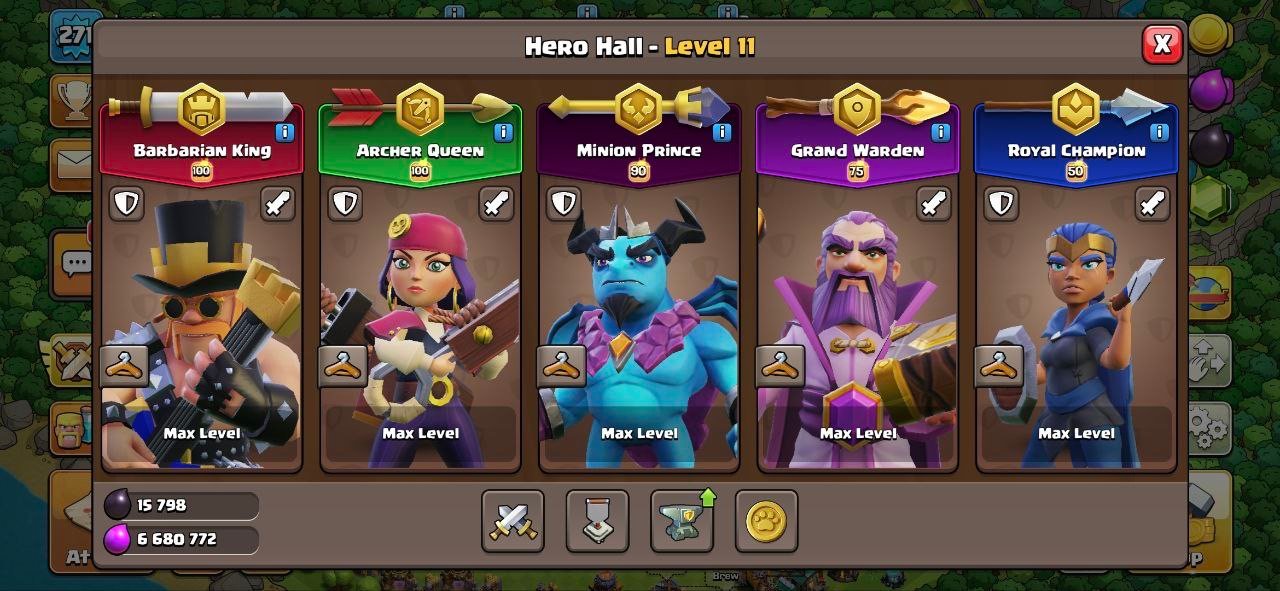Open Grand Warden info button
Image resolution: width=1280 pixels, height=591 pixels.
pyautogui.click(x=940, y=132)
